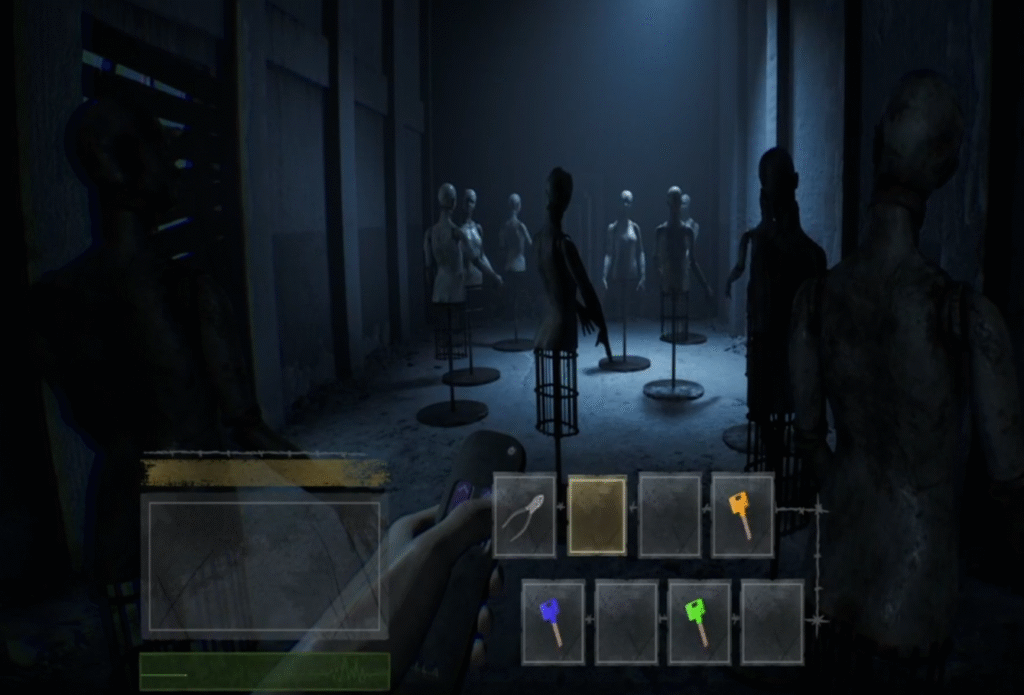Choose the orange key slot
Screen dimensions: 1024x695
pos(742,515)
